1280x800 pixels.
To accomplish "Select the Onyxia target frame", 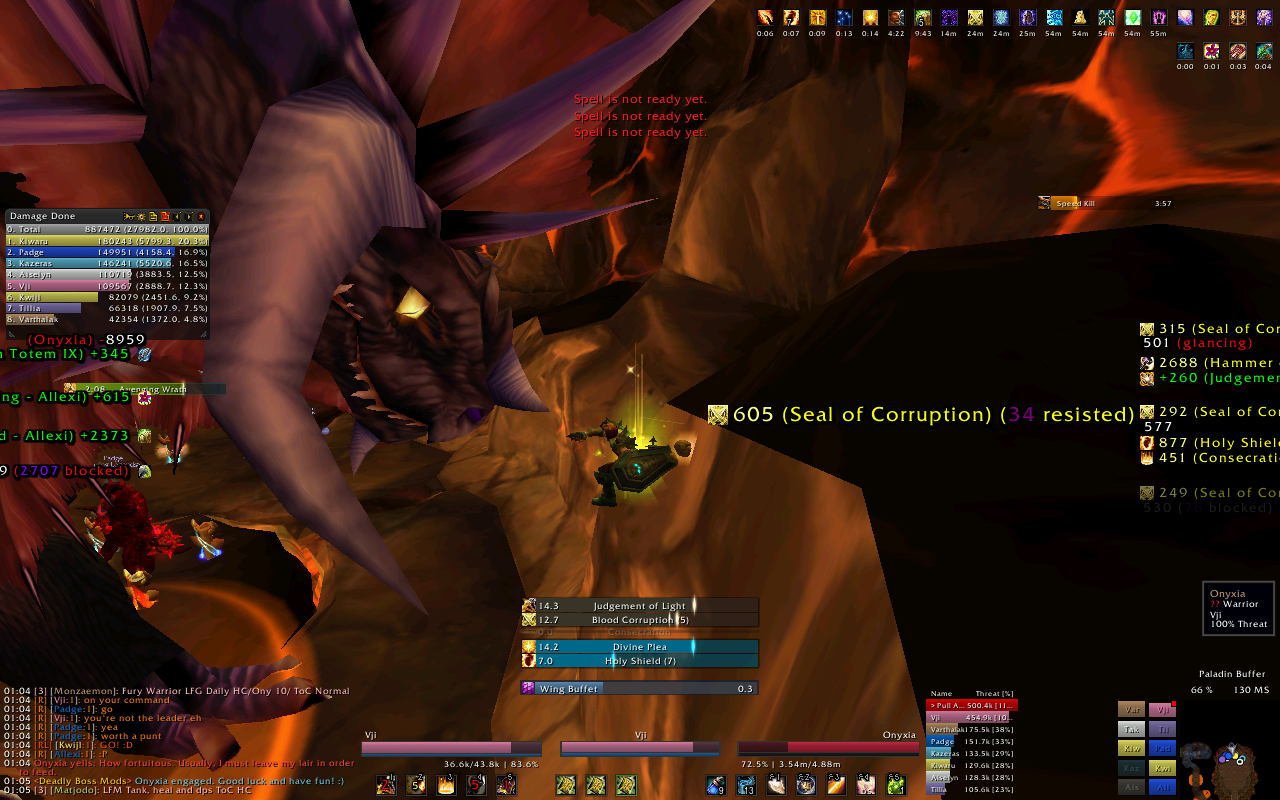I will tap(828, 747).
